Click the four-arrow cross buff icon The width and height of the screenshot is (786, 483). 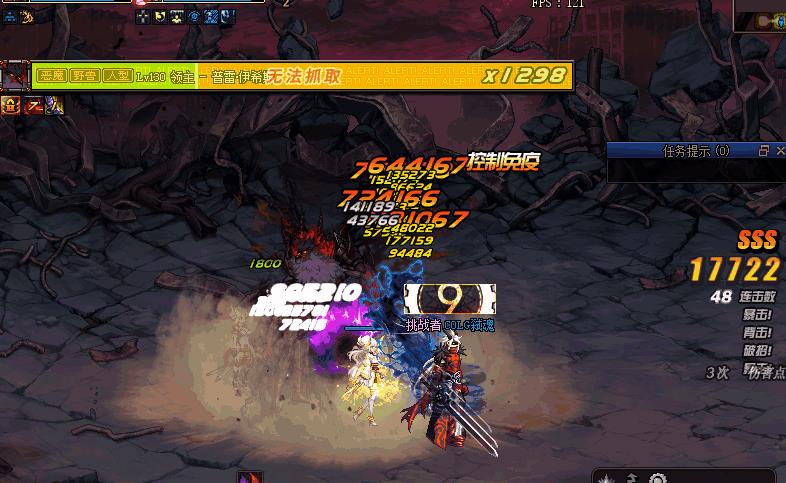pyautogui.click(x=142, y=16)
